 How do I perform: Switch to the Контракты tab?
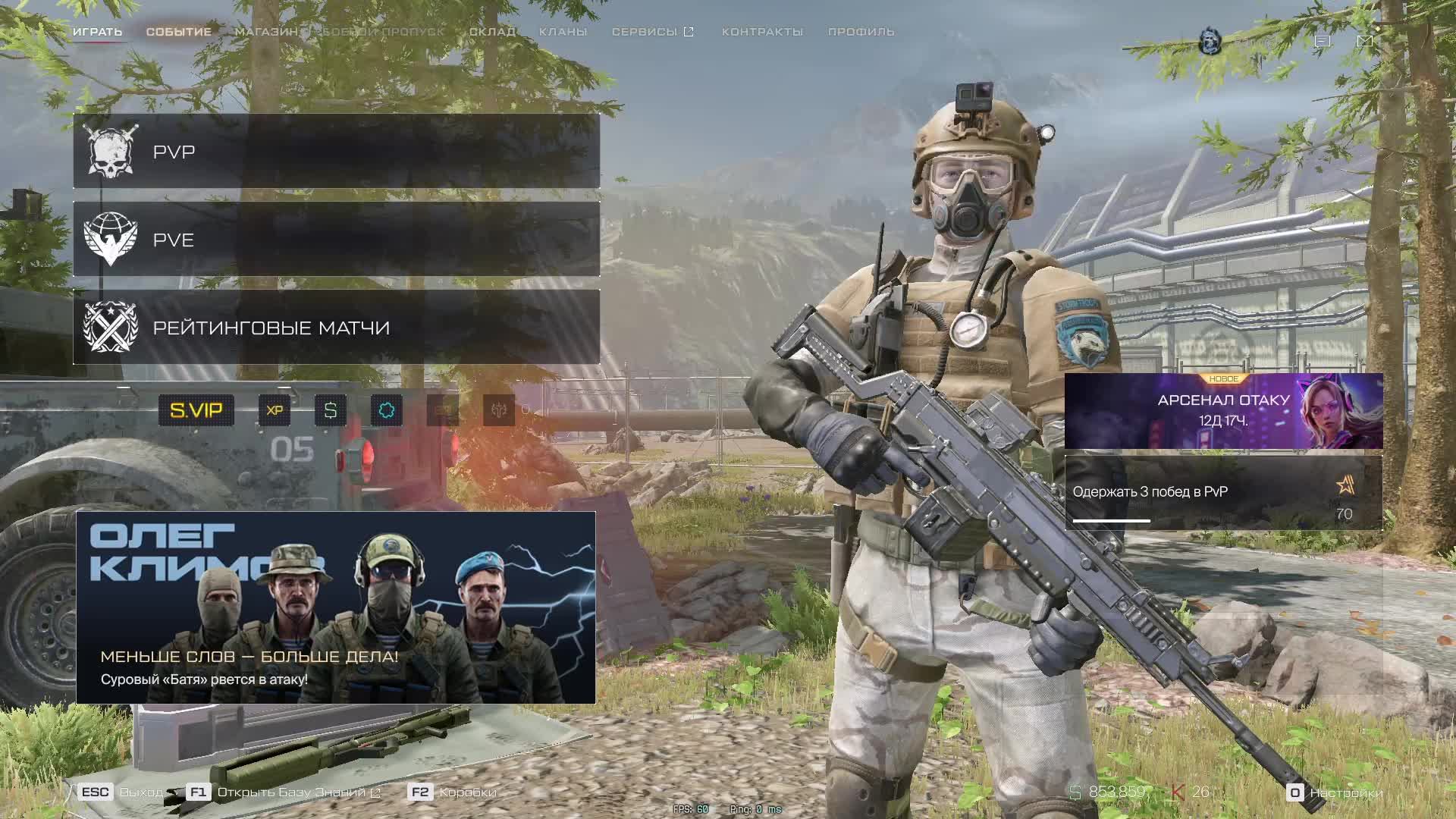[x=762, y=32]
